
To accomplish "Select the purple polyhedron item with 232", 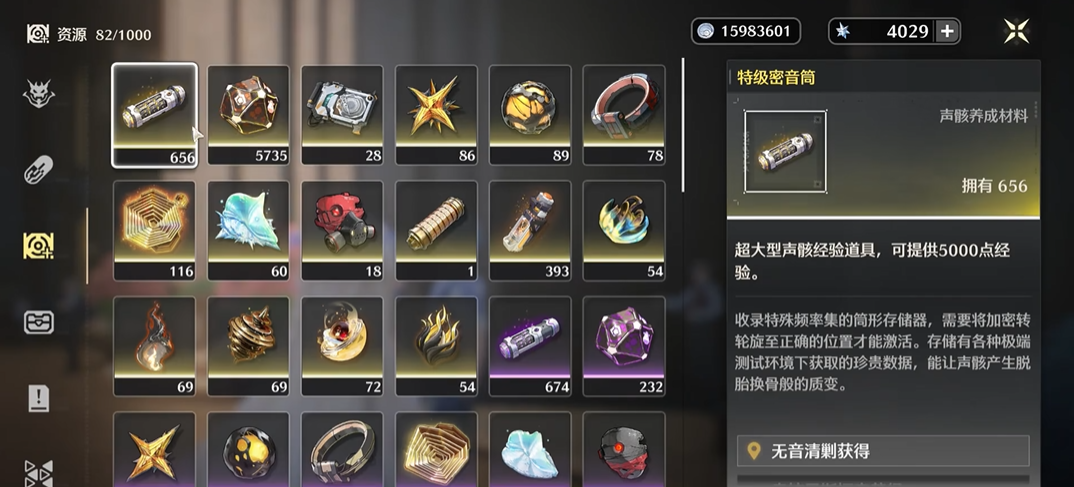I will click(624, 345).
